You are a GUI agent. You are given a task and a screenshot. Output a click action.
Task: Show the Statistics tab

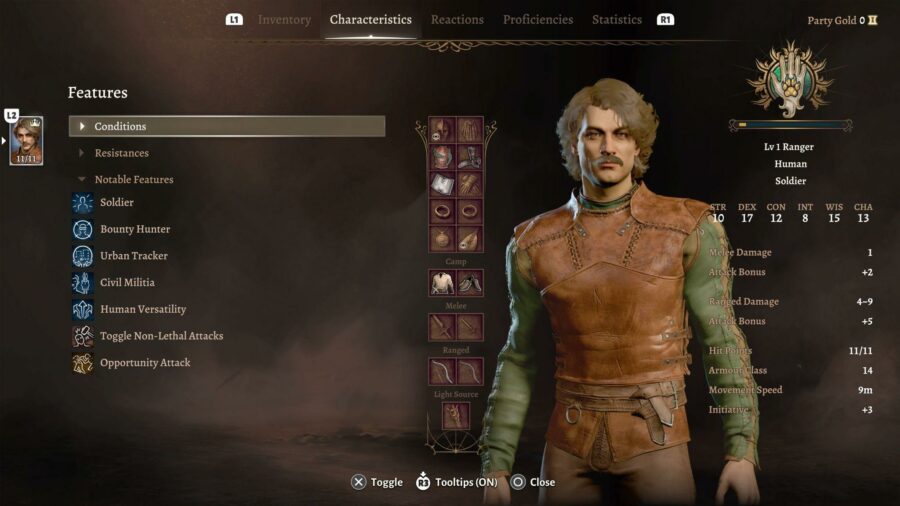tap(617, 20)
